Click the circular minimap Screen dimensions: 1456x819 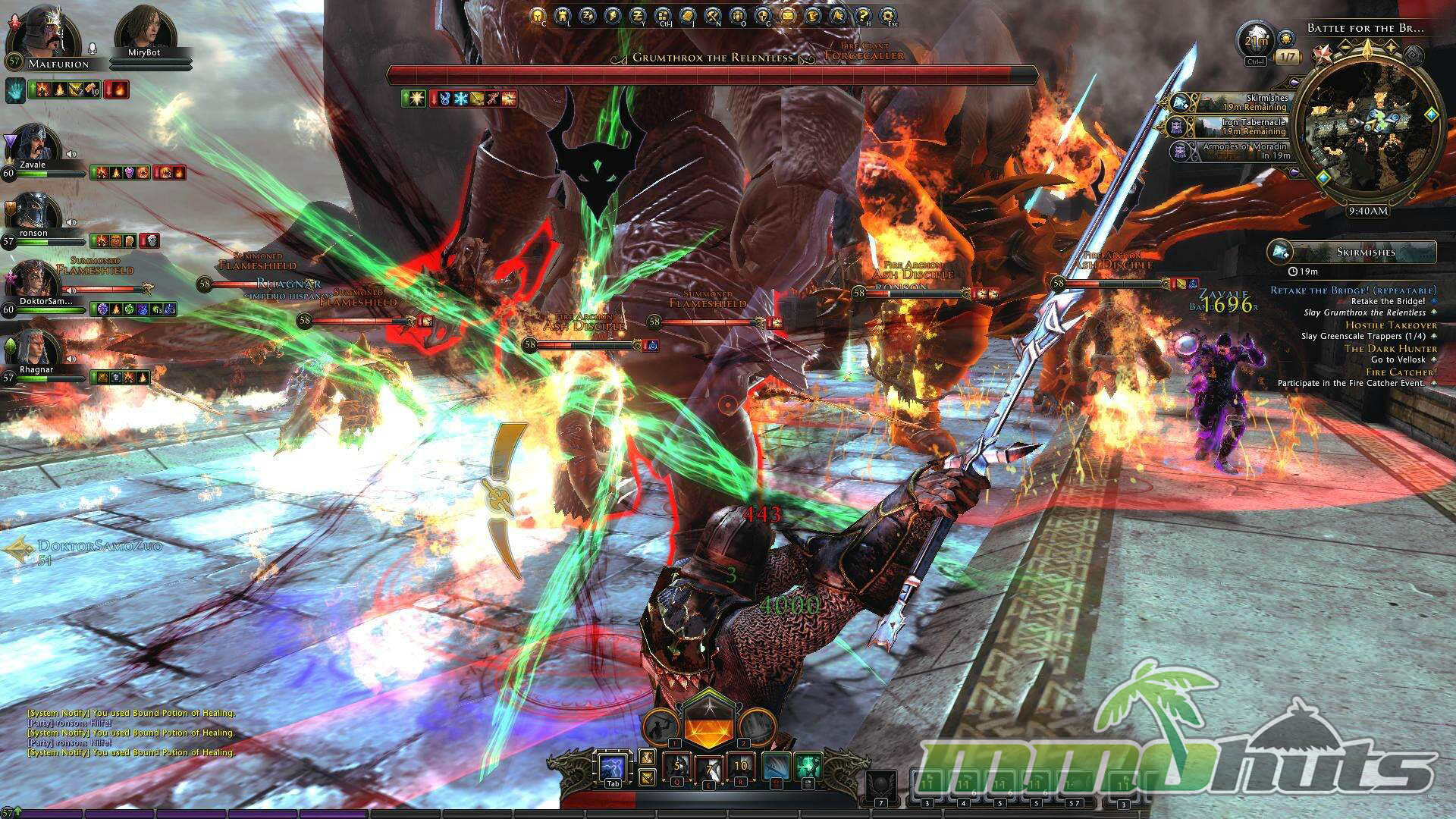click(x=1367, y=124)
